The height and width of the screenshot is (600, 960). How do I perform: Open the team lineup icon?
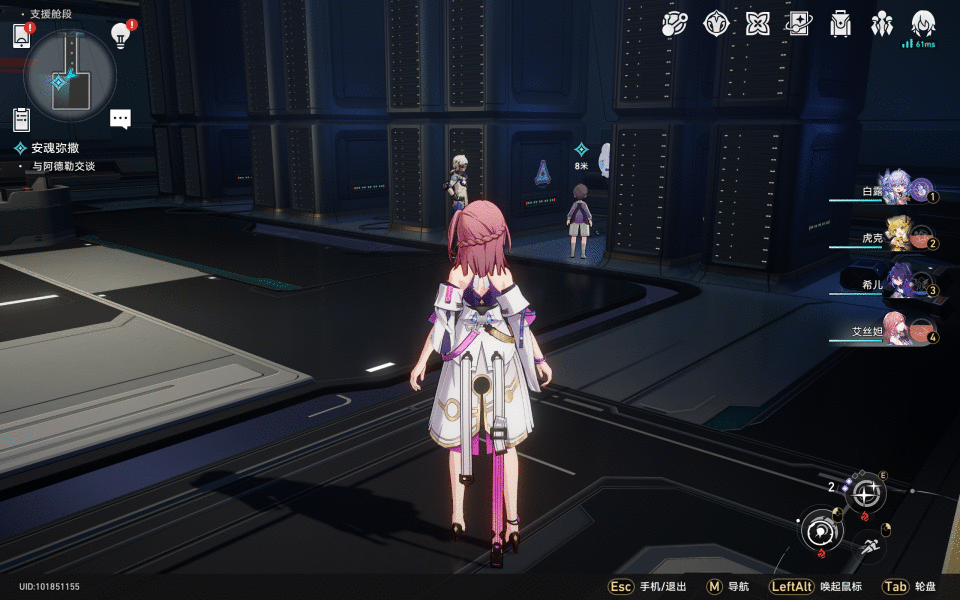point(881,24)
